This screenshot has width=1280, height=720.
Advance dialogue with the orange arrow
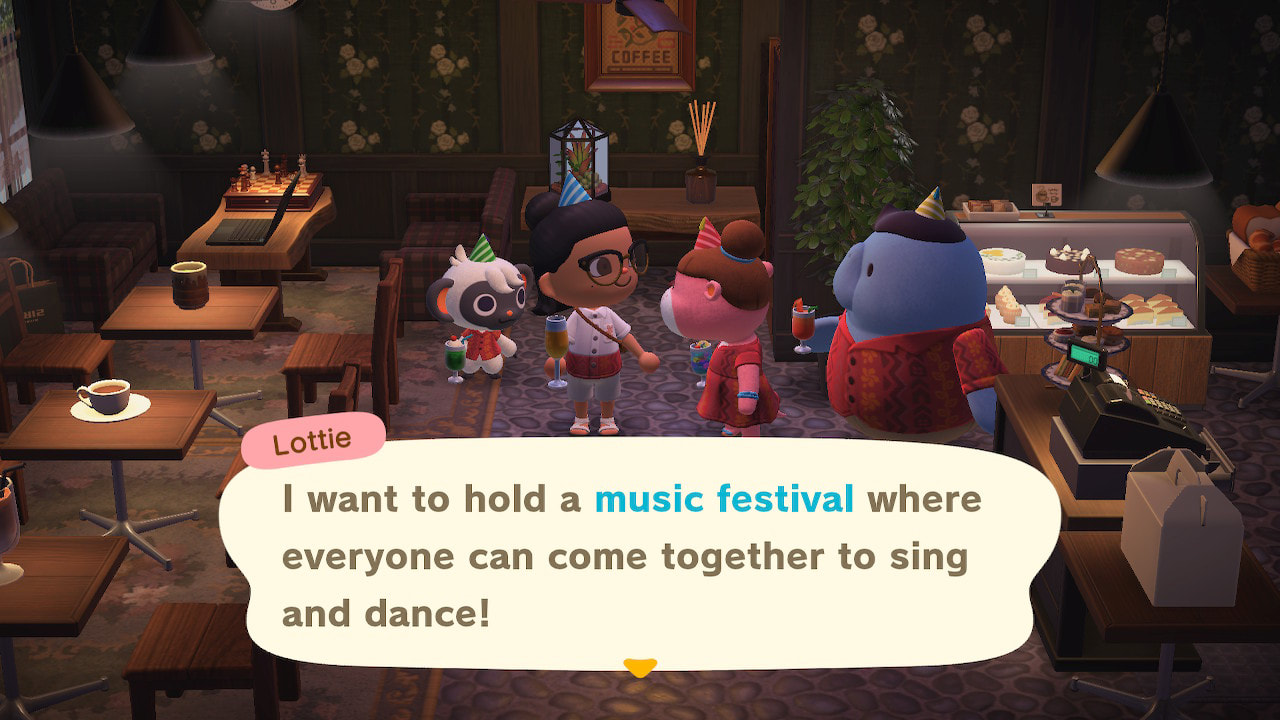[639, 666]
